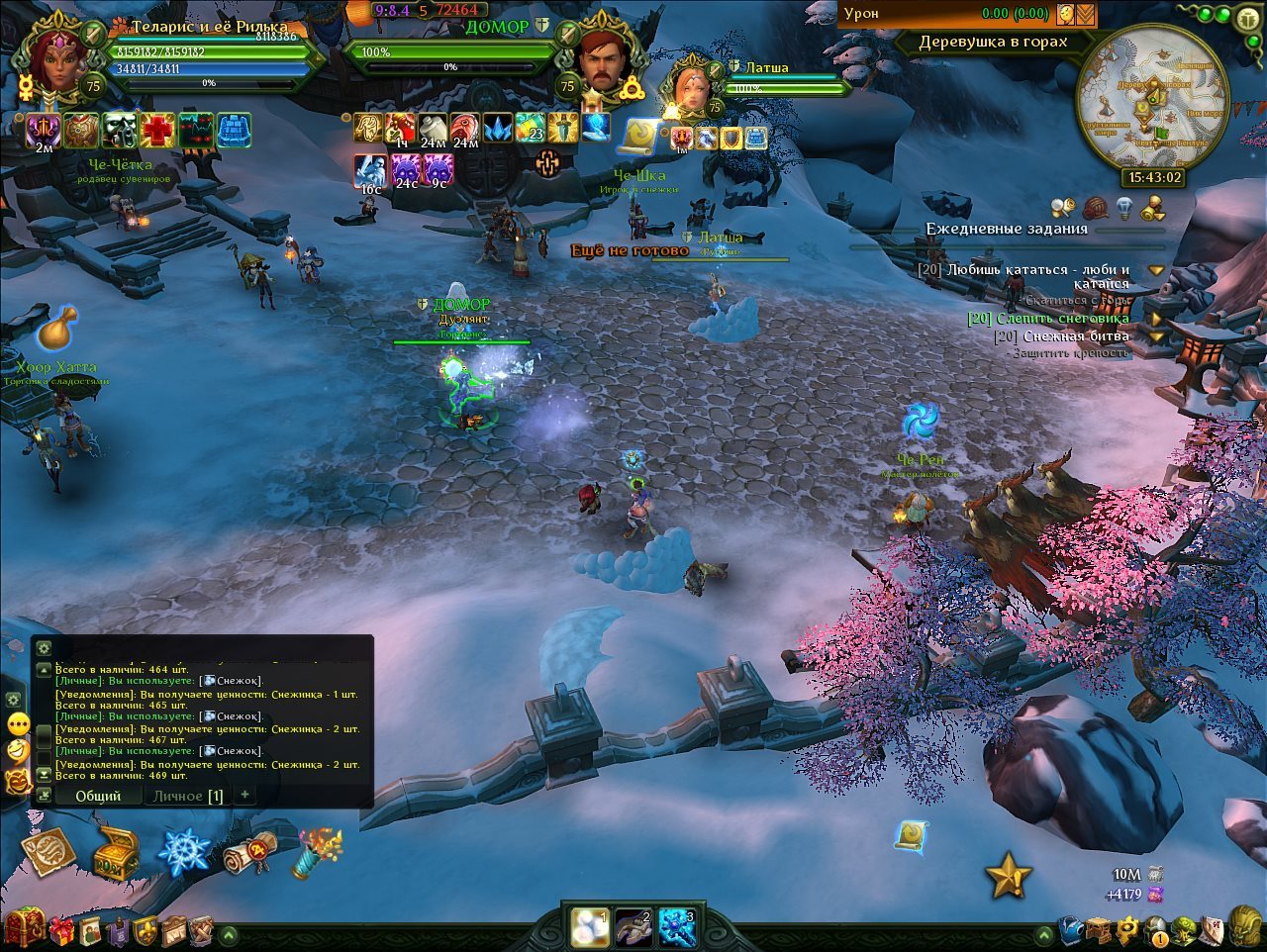Add a new chat tab with plus button

click(244, 795)
